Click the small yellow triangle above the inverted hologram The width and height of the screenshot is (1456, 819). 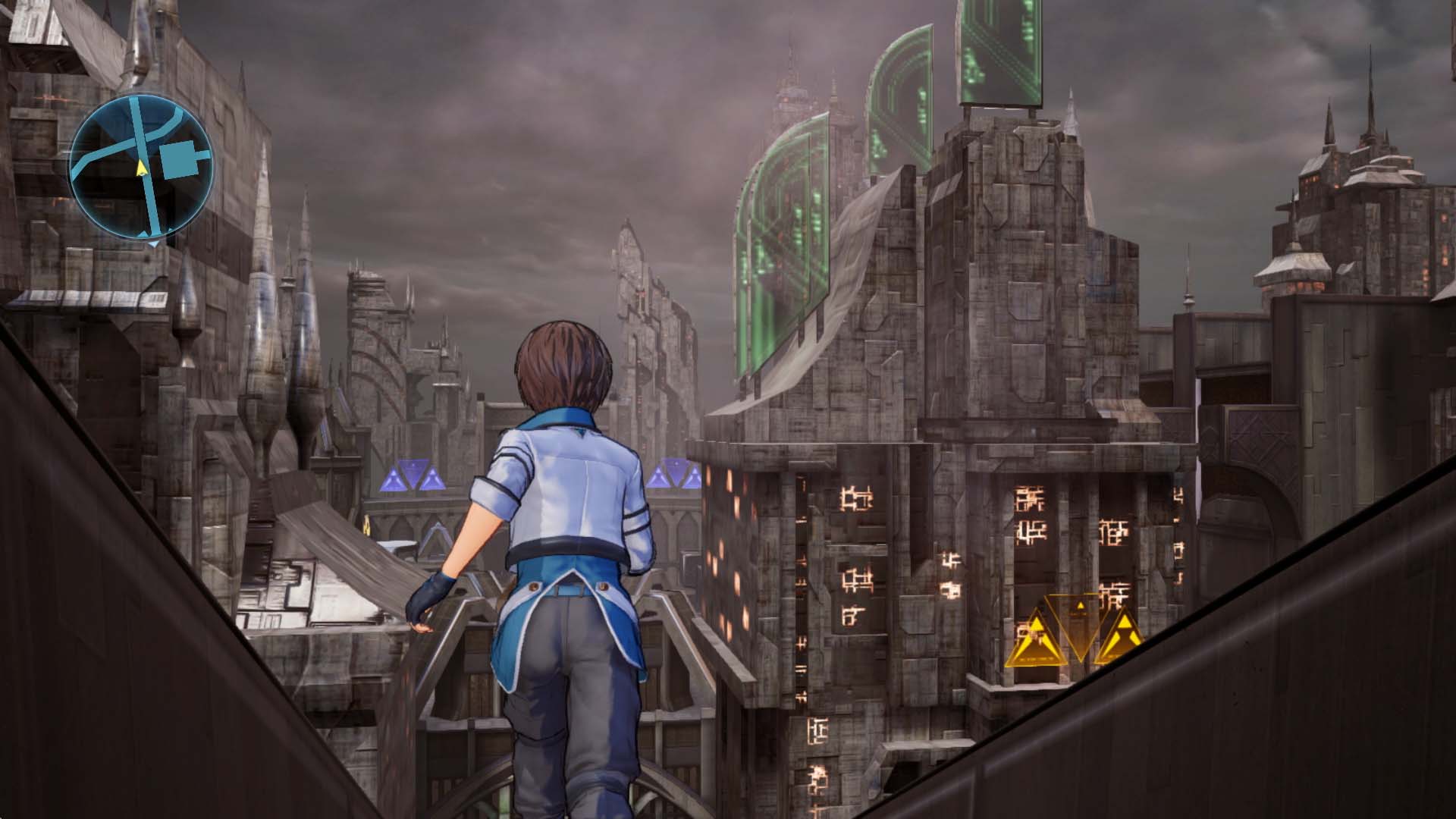click(1080, 605)
